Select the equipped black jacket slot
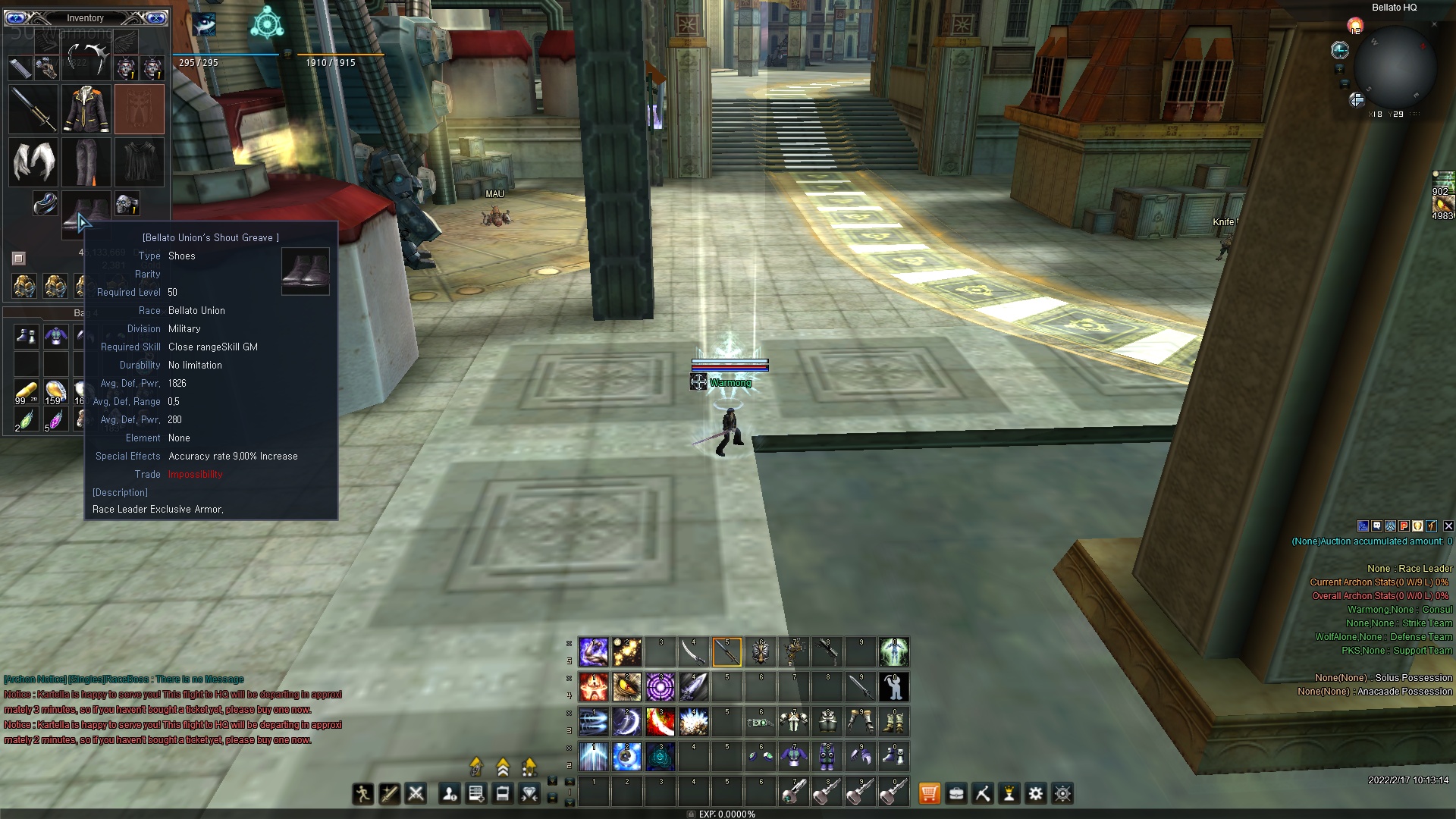The width and height of the screenshot is (1456, 819). tap(86, 109)
